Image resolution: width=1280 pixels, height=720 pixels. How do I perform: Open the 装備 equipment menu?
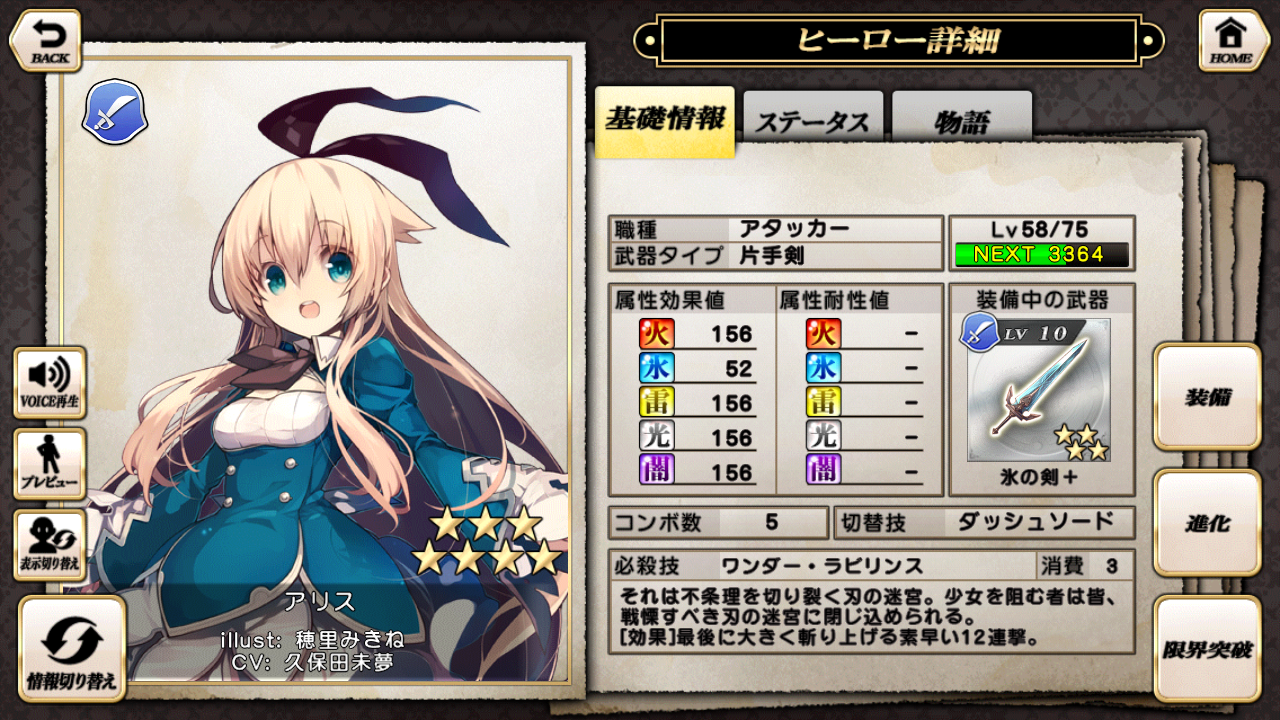[1207, 397]
